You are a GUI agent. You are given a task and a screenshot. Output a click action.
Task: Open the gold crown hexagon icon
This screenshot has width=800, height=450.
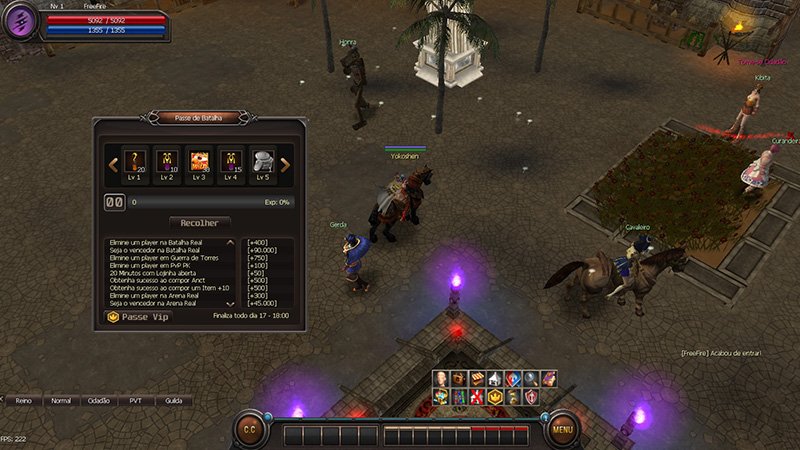coord(493,396)
